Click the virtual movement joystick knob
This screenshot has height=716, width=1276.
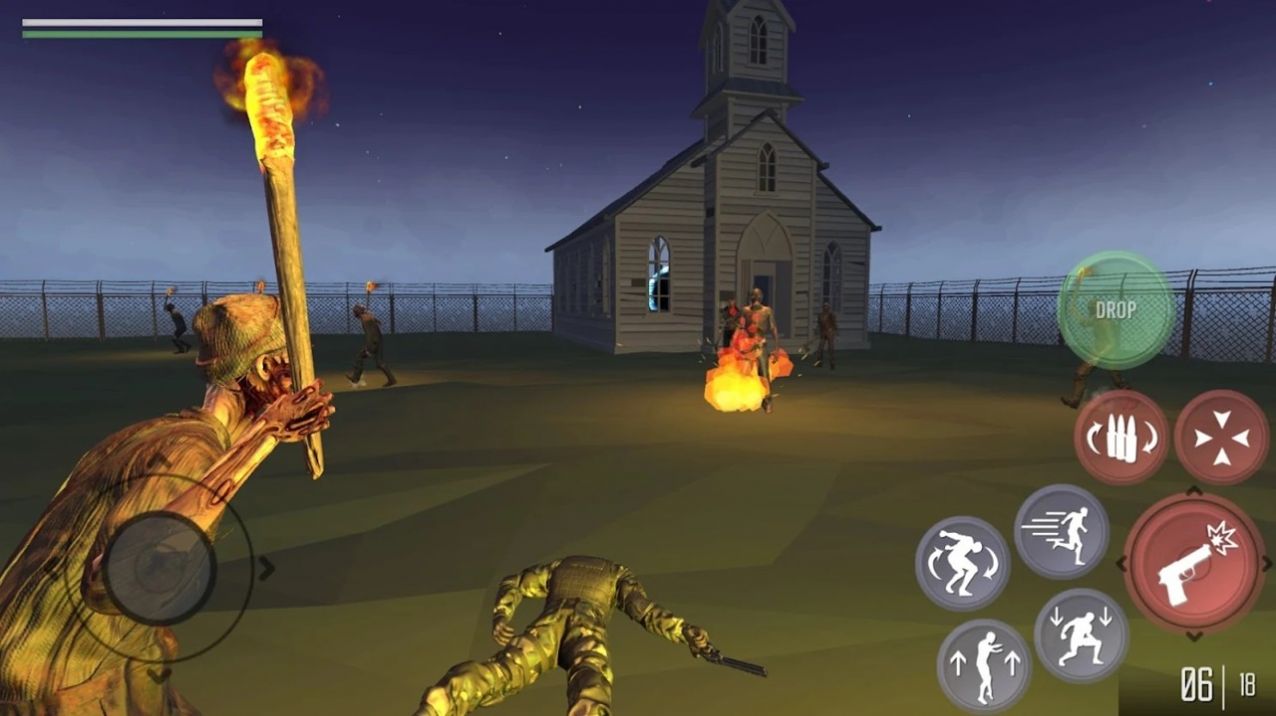tap(160, 568)
